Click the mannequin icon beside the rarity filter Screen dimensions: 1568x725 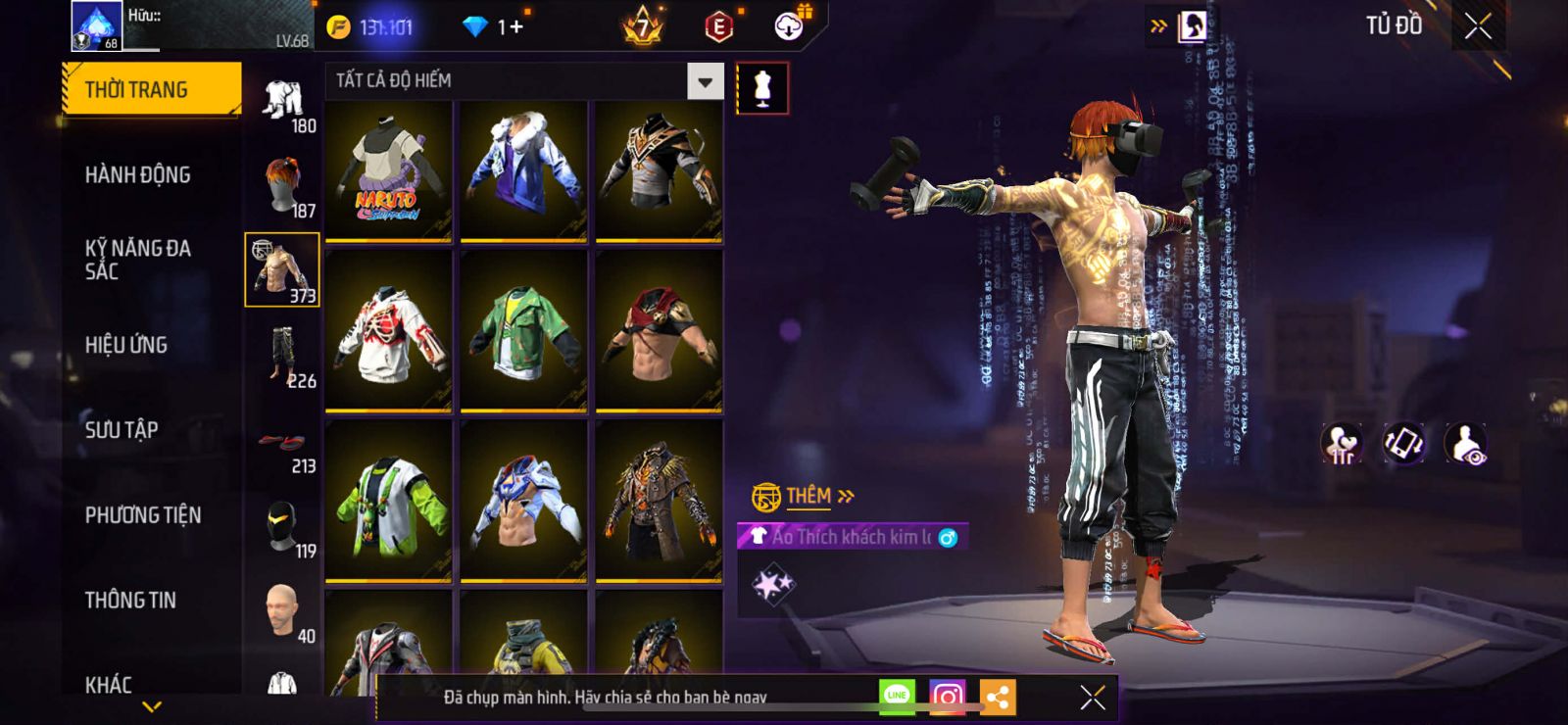(x=761, y=88)
